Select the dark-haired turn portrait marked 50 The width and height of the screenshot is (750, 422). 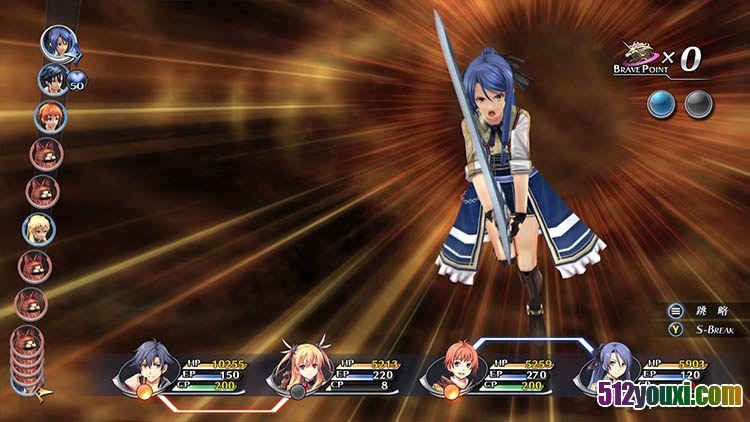(52, 78)
